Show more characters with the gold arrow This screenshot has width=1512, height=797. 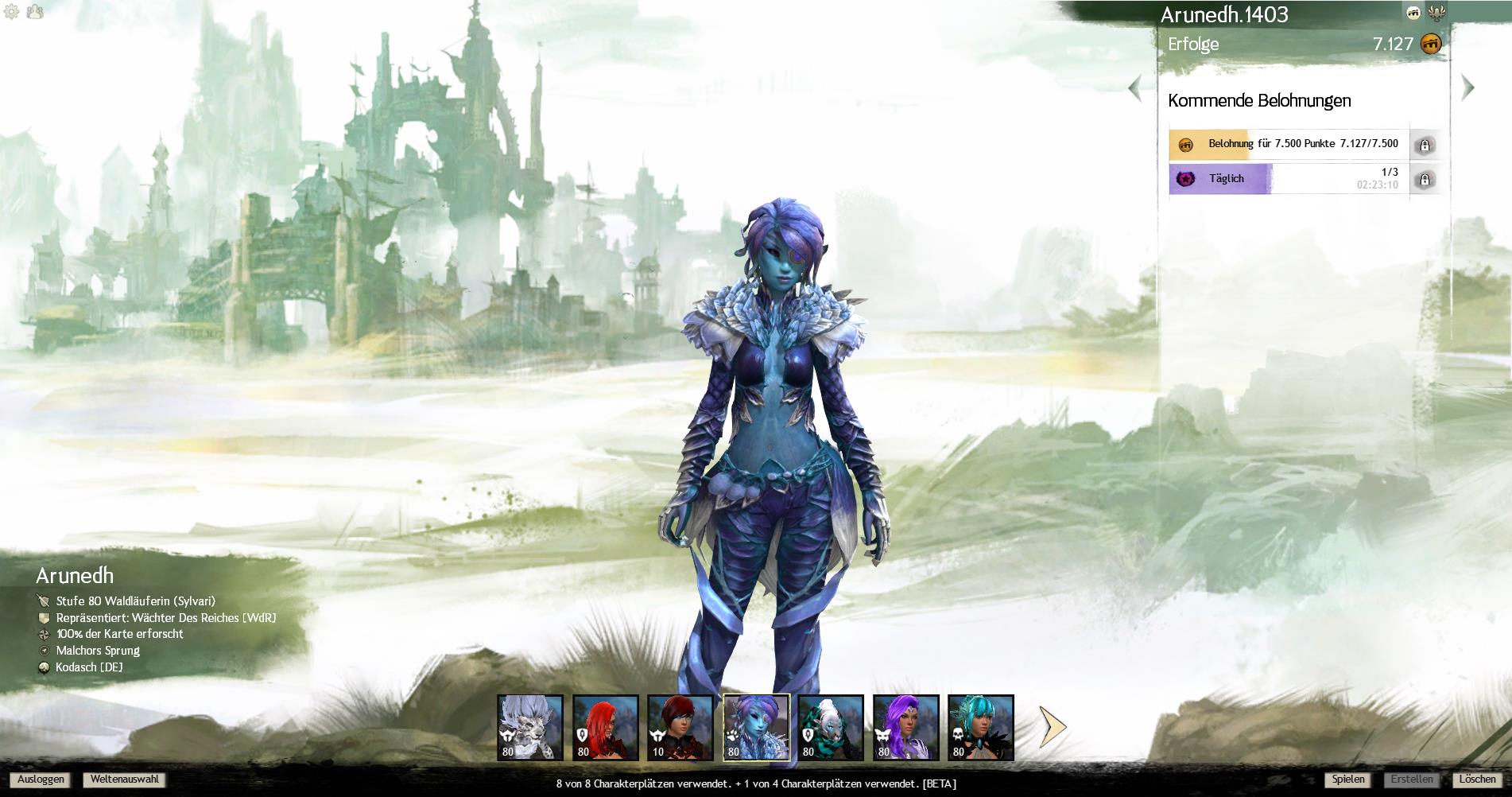pos(1053,726)
